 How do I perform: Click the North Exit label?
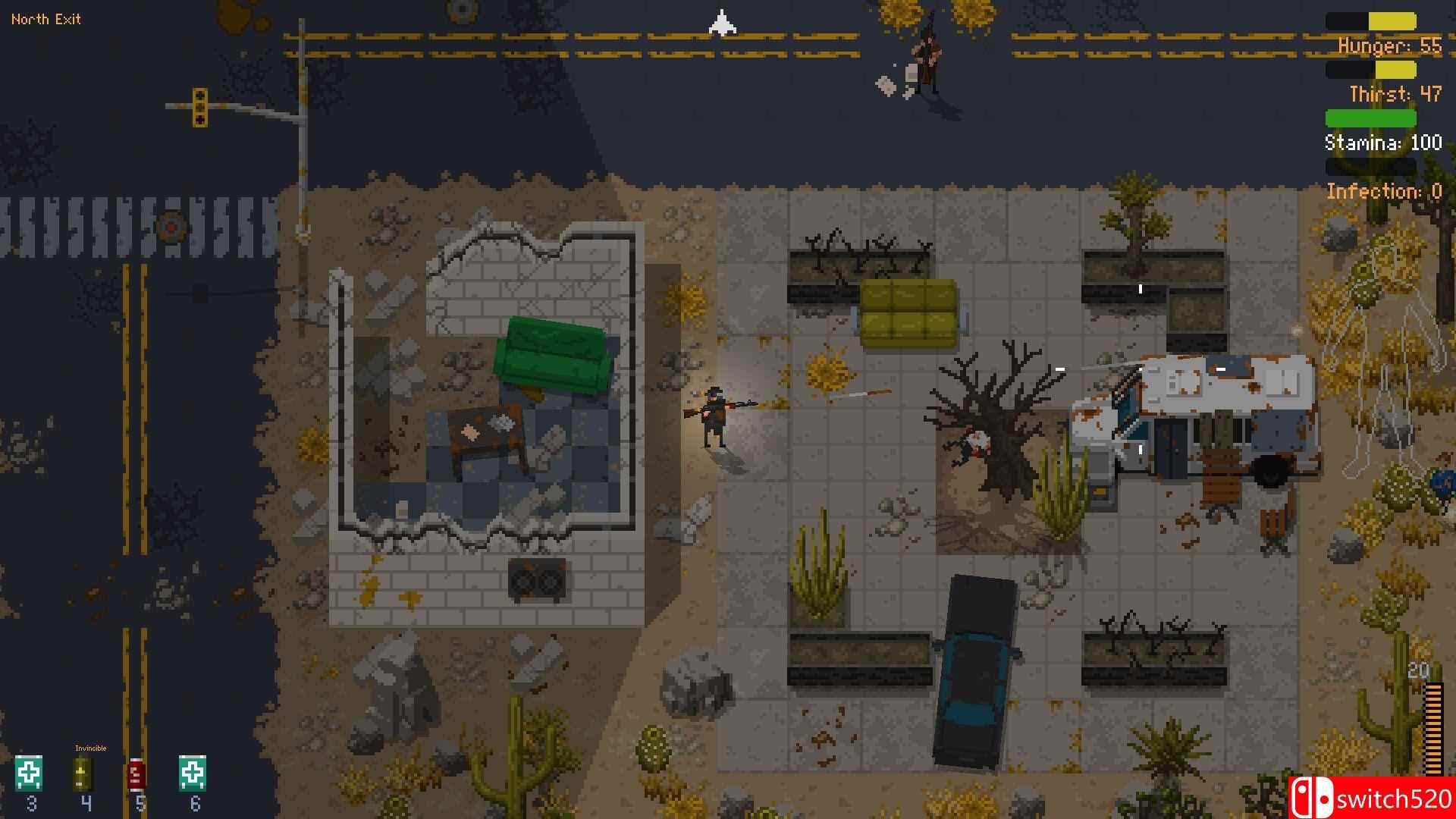coord(45,19)
